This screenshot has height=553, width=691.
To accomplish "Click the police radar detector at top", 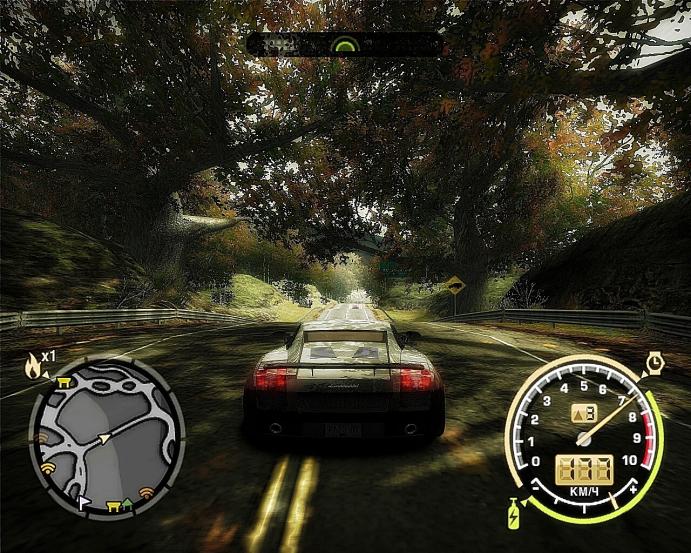I will click(344, 44).
